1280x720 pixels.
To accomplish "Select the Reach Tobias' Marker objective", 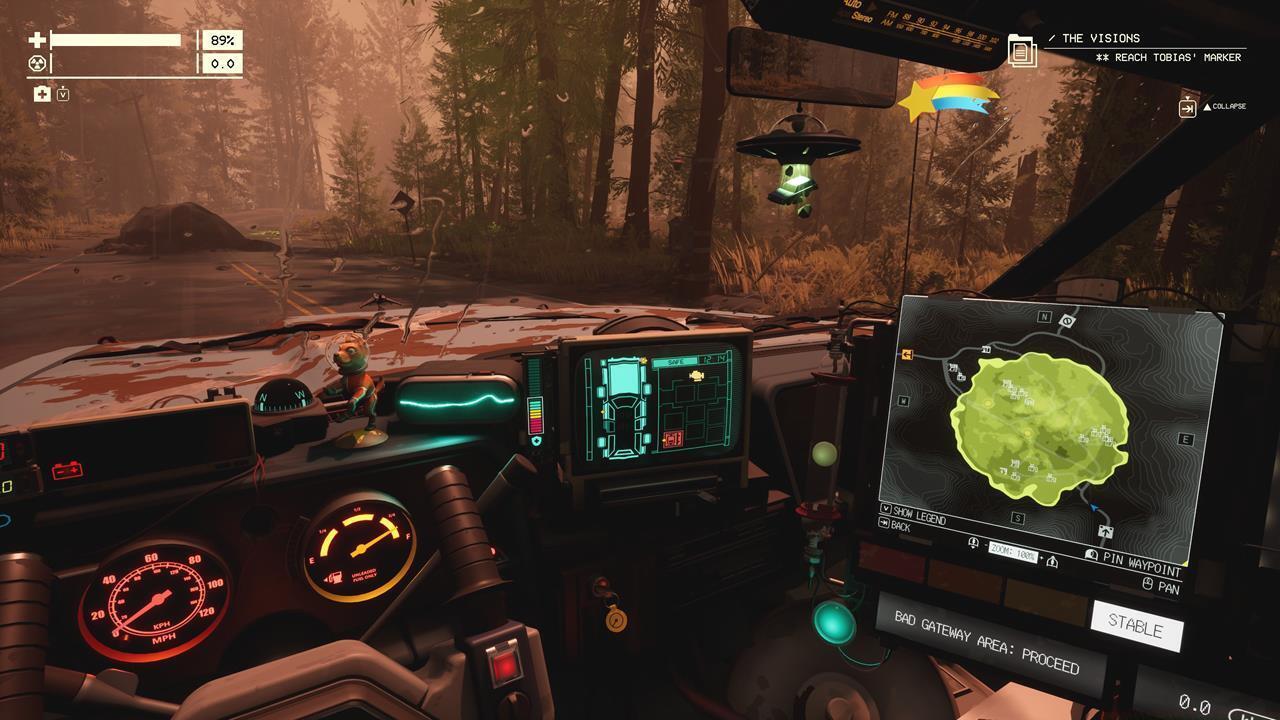I will (1168, 58).
